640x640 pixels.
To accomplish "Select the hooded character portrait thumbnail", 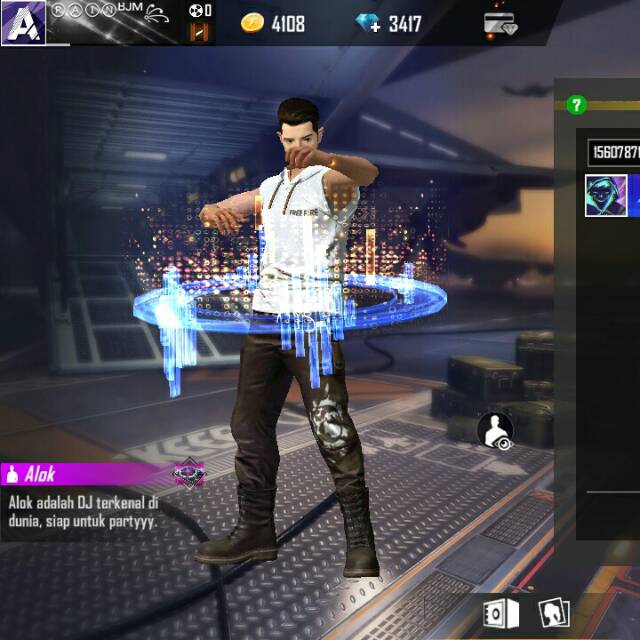I will click(606, 196).
